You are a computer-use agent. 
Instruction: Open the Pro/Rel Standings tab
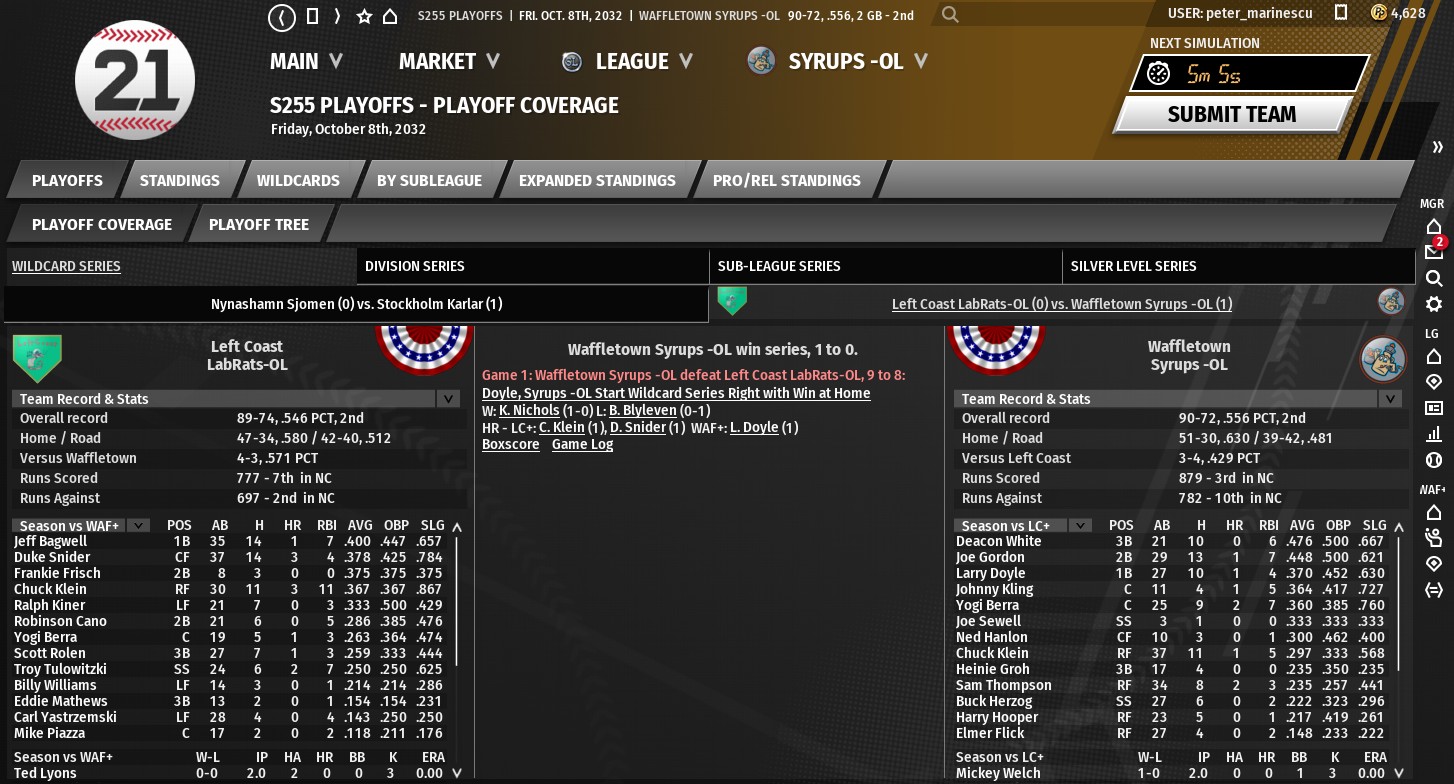coord(786,181)
